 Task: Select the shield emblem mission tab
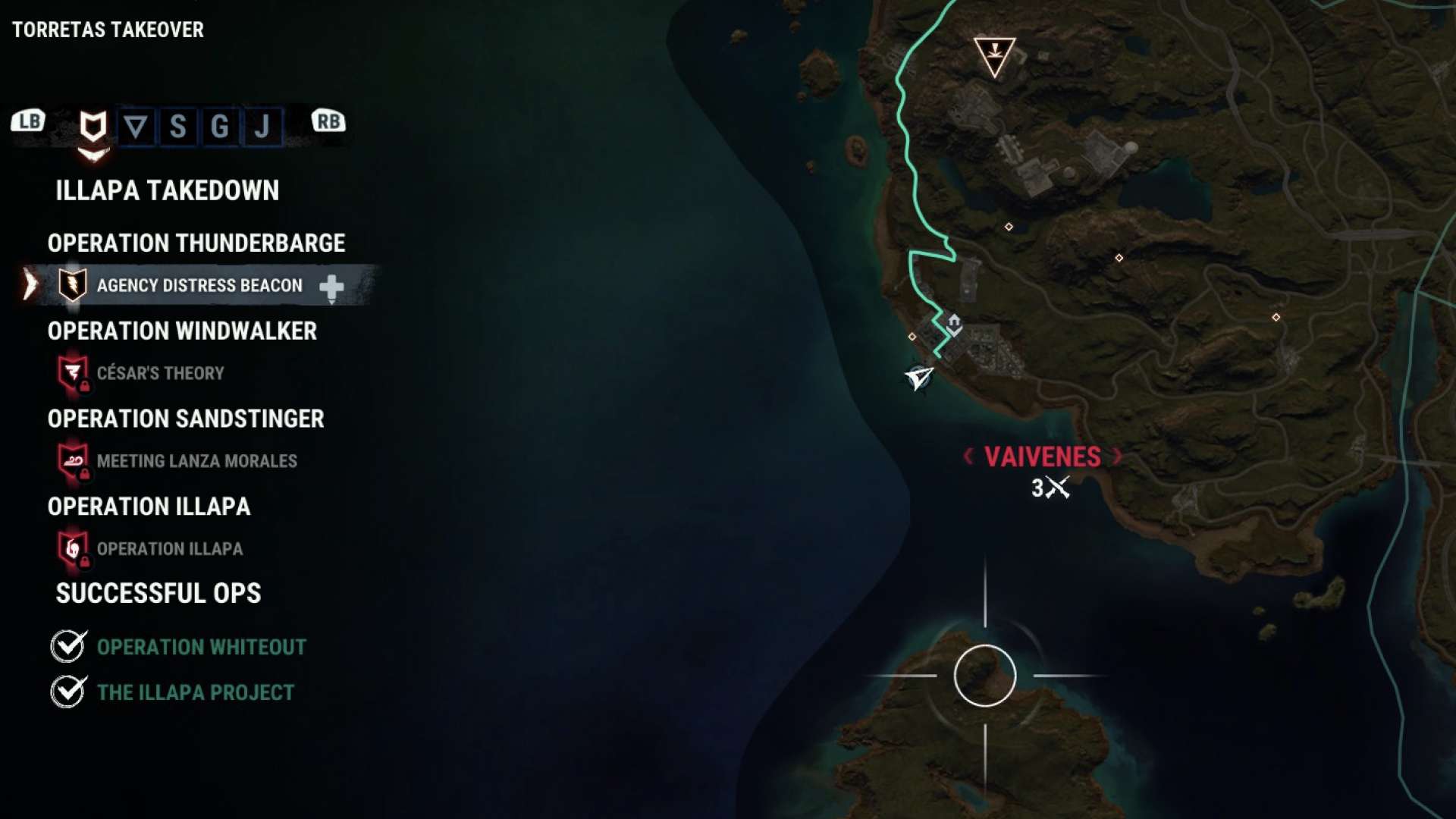[93, 127]
